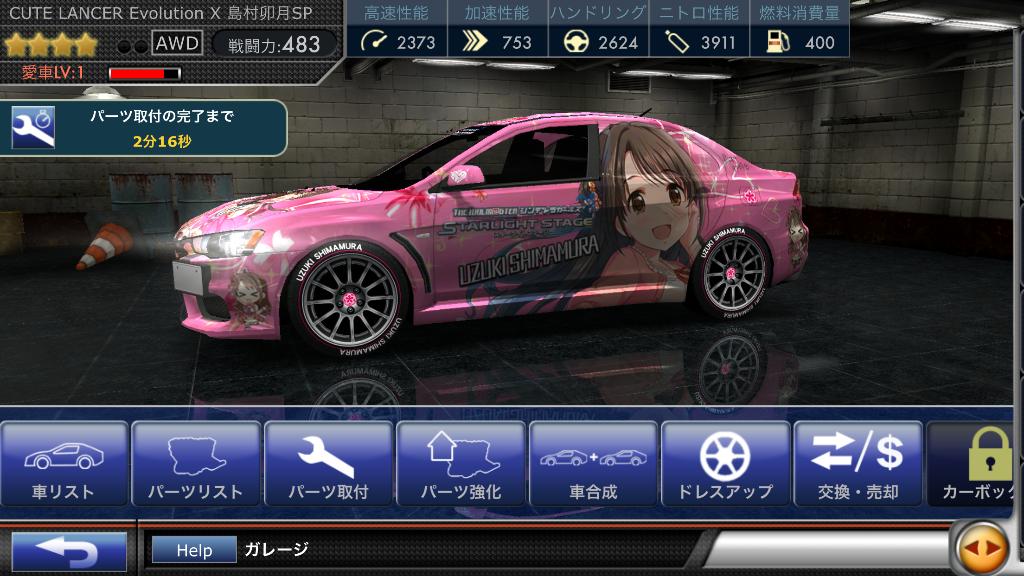This screenshot has height=576, width=1024.
Task: Open the ドレスアップ dress-up wheel menu
Action: pyautogui.click(x=725, y=465)
